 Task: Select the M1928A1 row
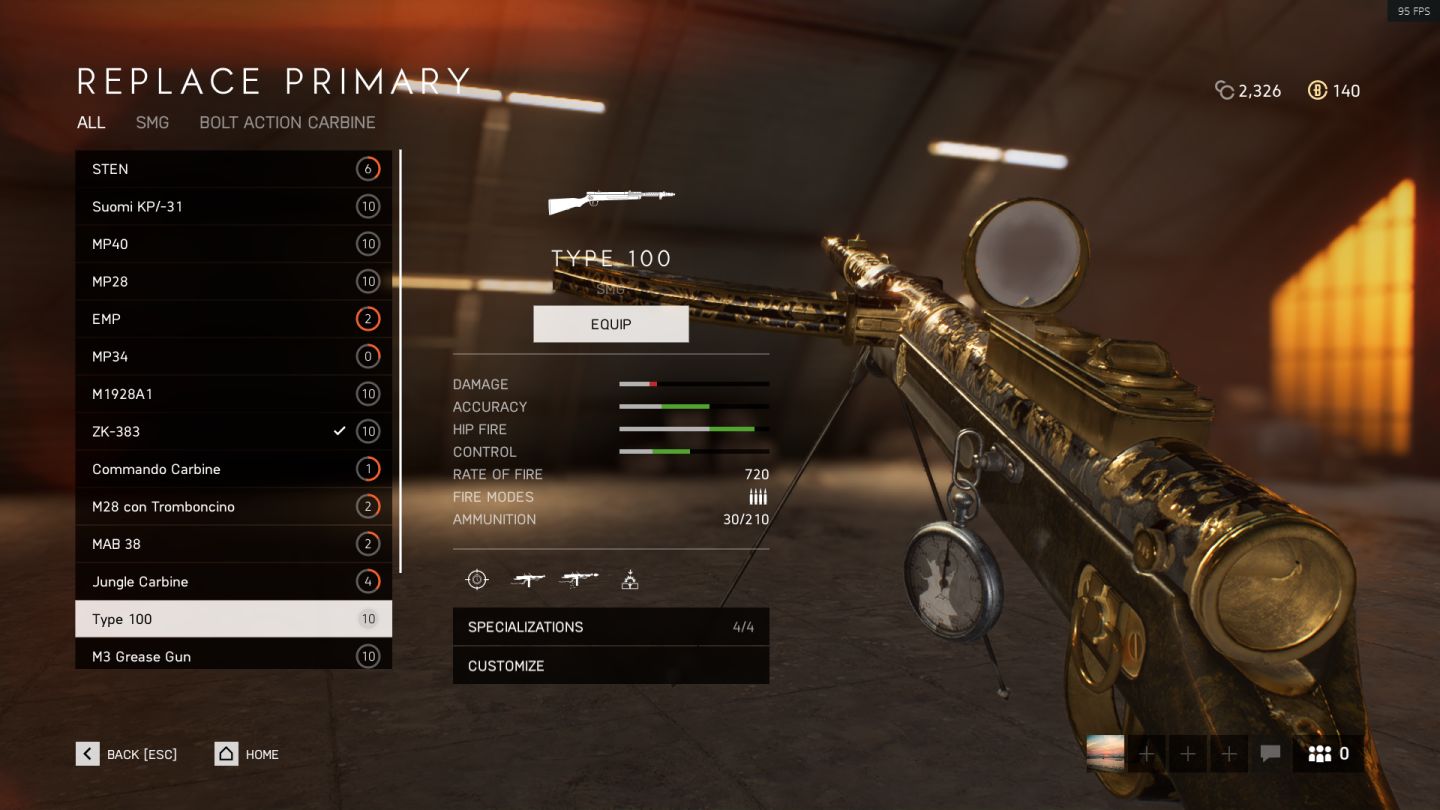(233, 394)
